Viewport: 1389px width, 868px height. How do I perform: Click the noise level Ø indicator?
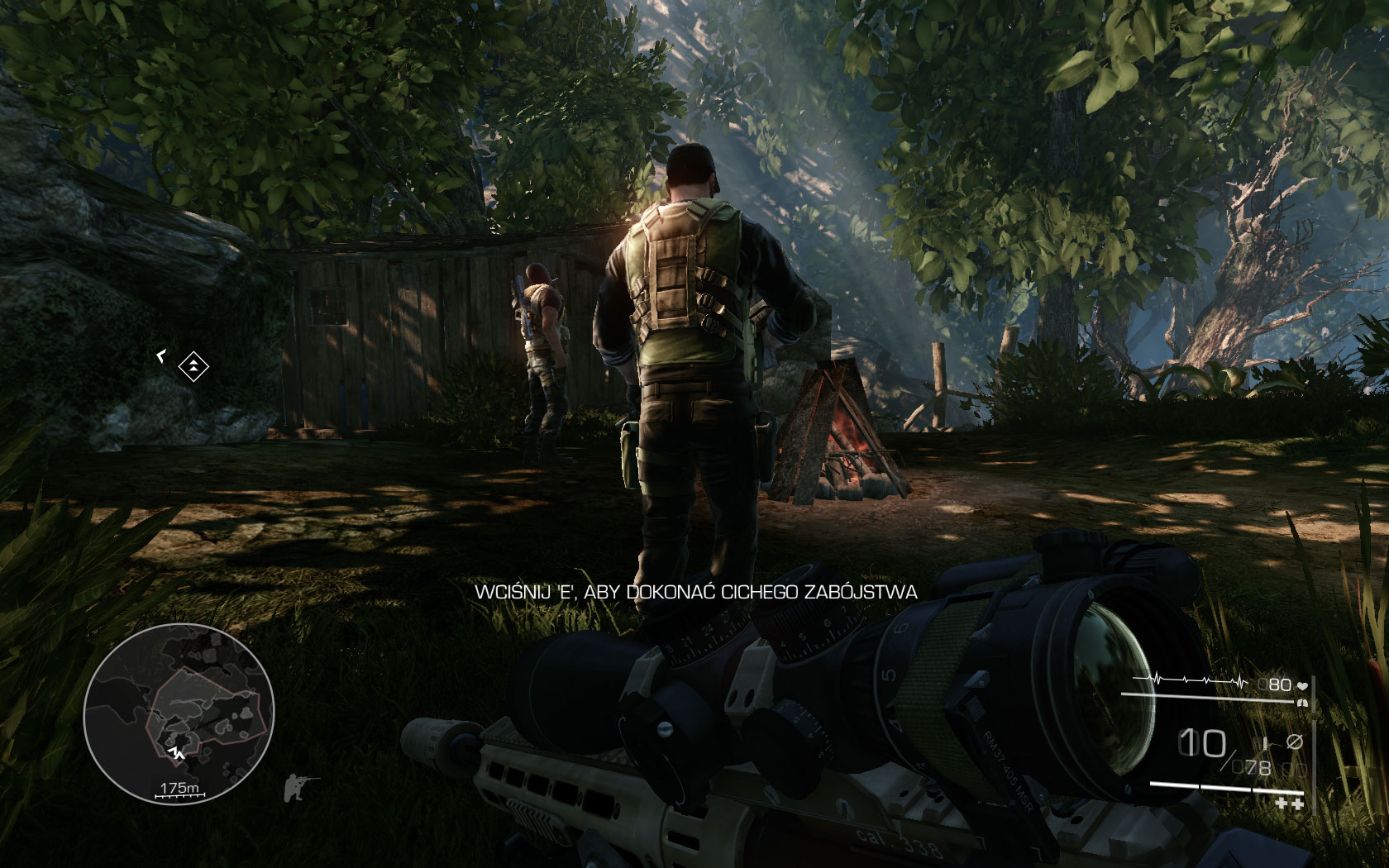pyautogui.click(x=1295, y=742)
